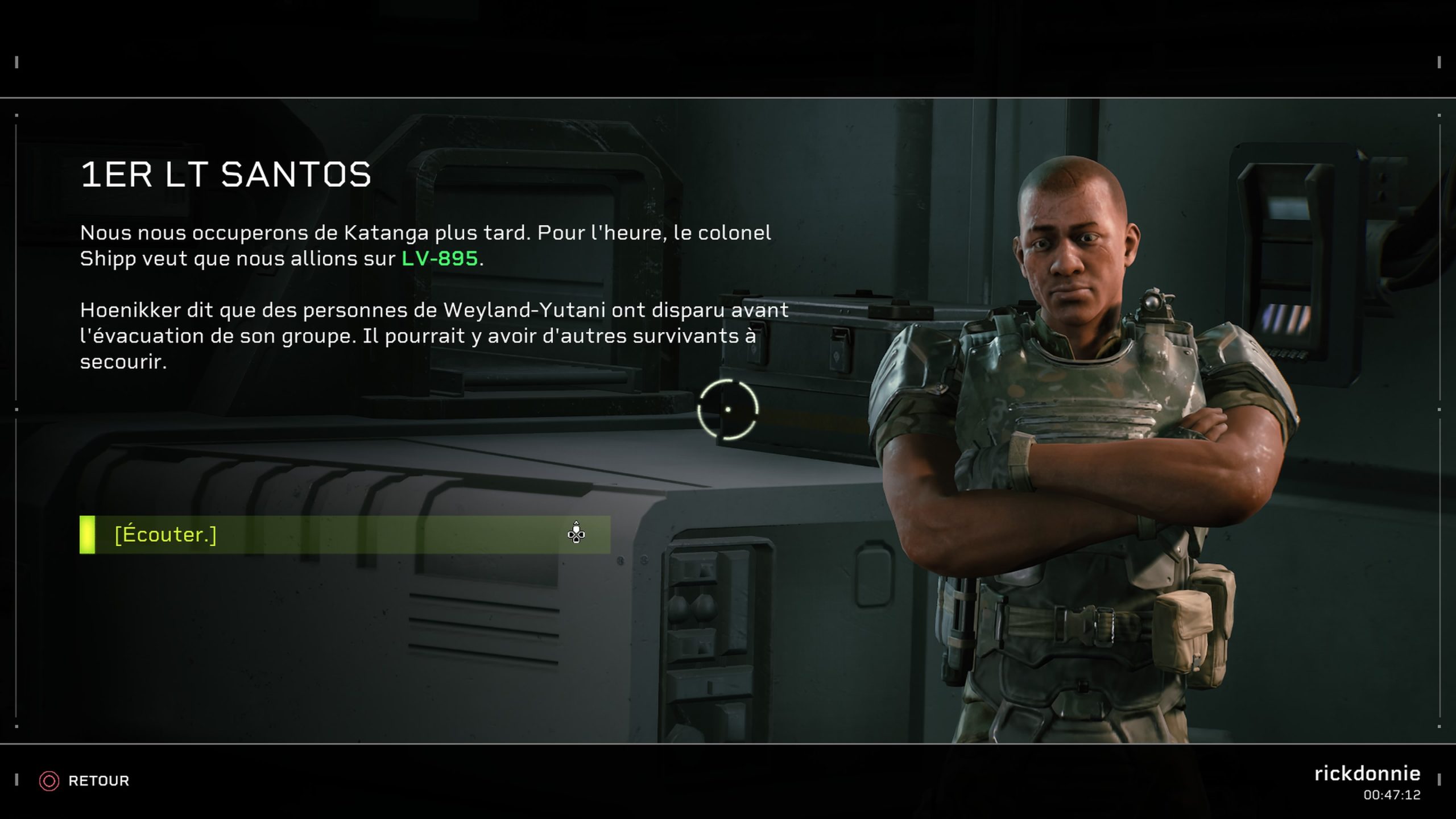Choose the [Écouter.] dialogue option
1456x819 pixels.
click(345, 535)
